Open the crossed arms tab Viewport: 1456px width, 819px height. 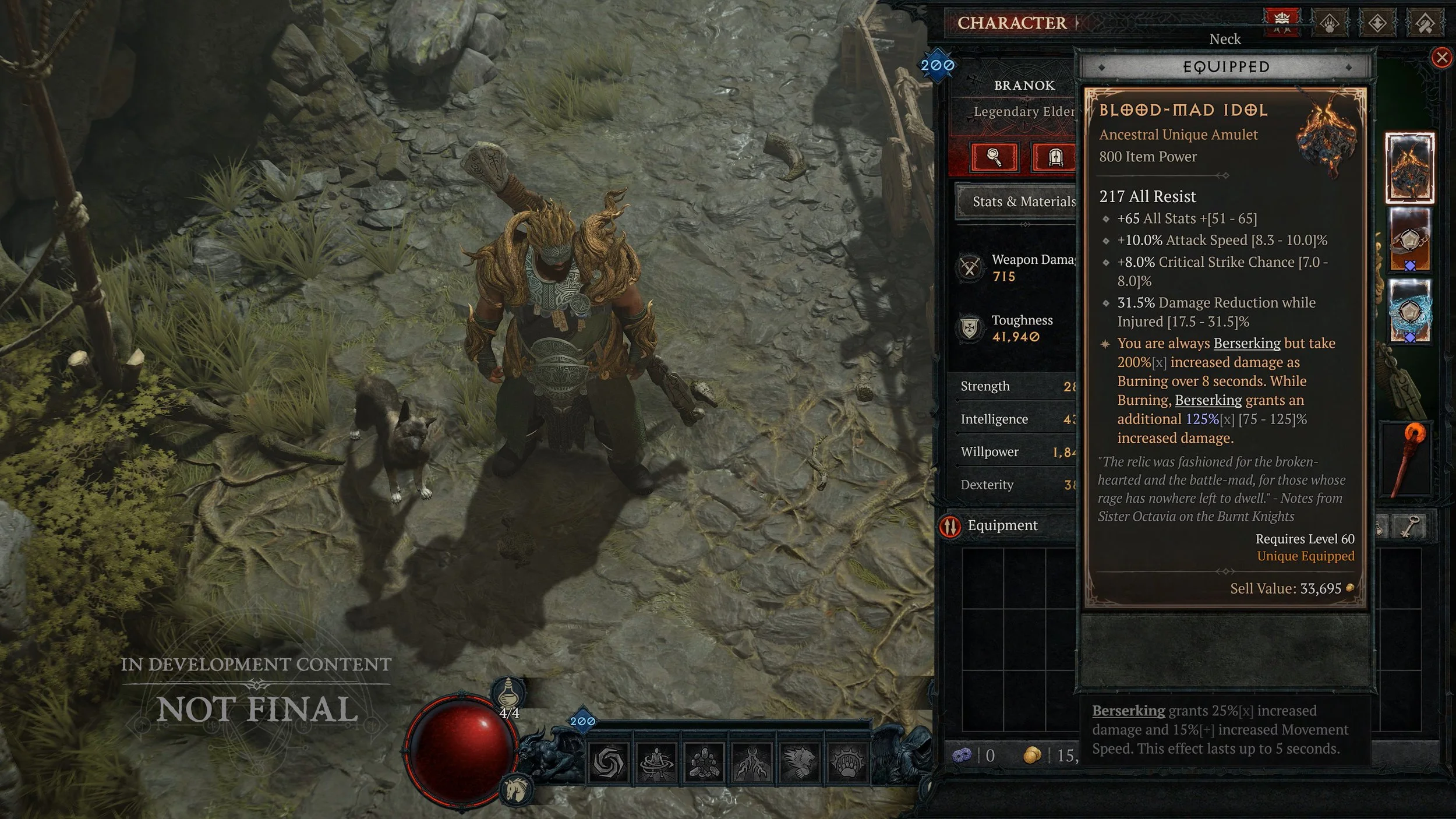1425,23
